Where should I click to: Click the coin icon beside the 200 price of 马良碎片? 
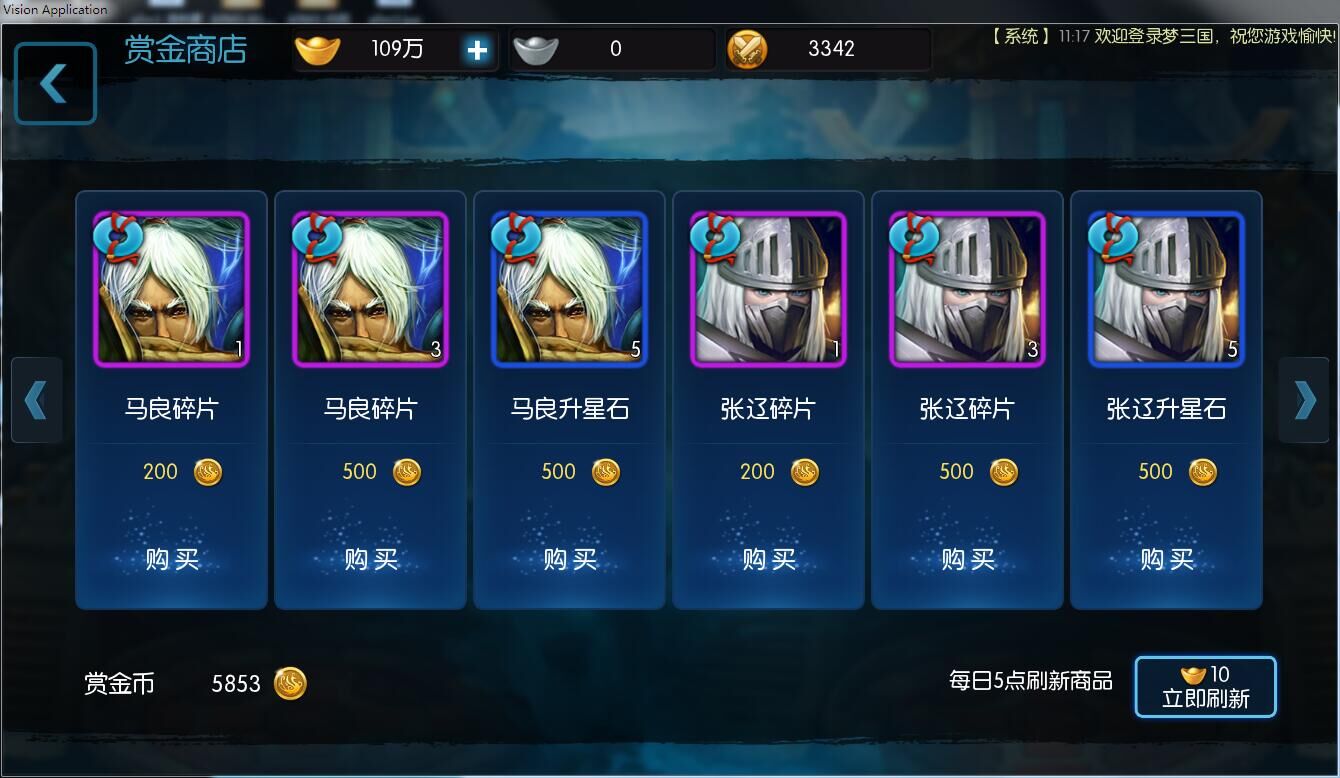pos(207,471)
